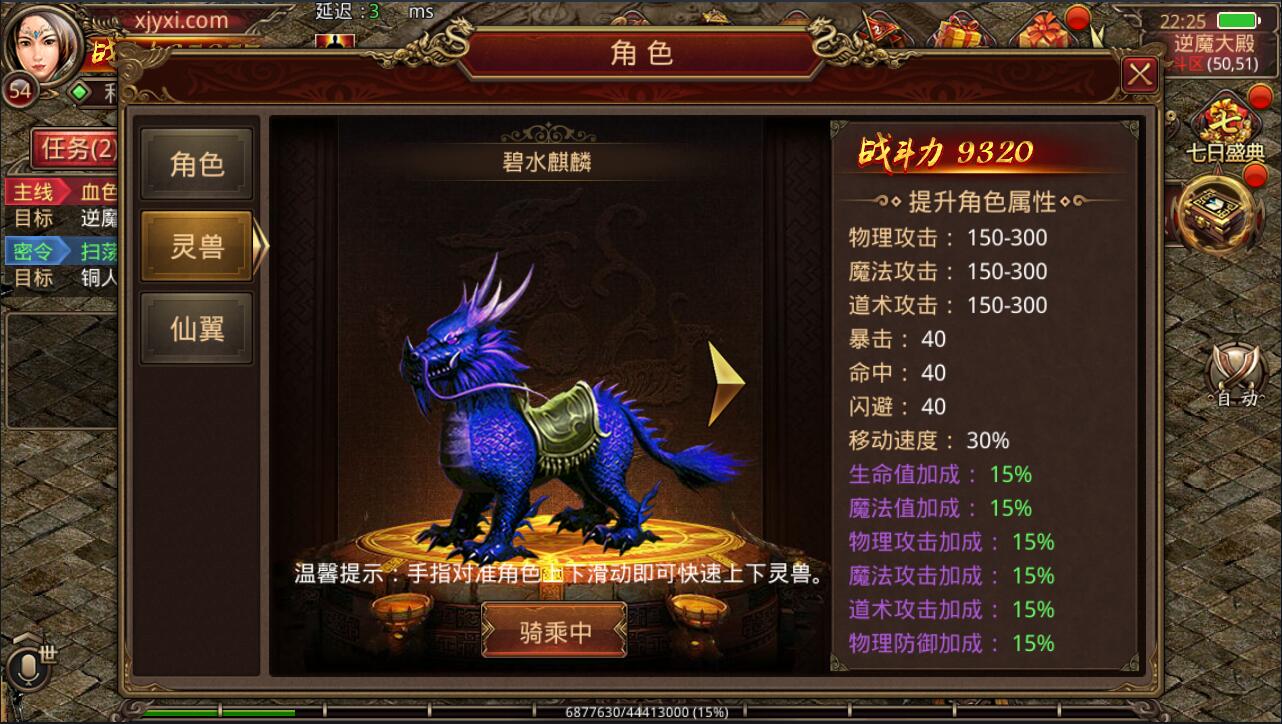1282x724 pixels.
Task: Select the 密令 secret order quest entry
Action: click(x=34, y=250)
